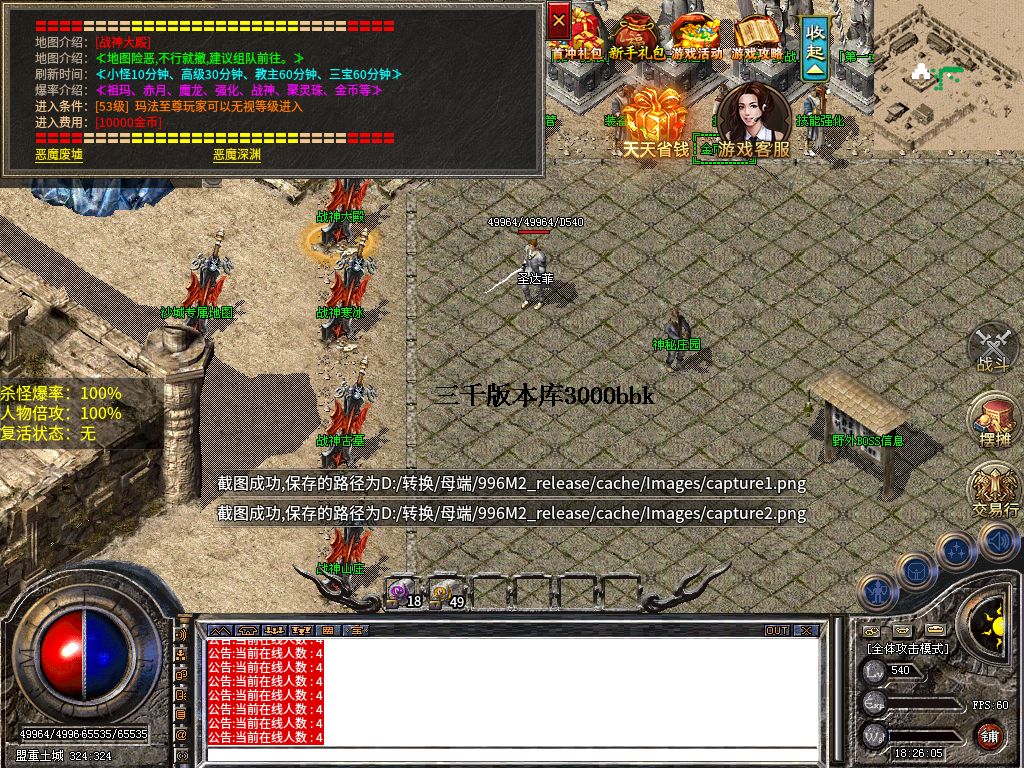1024x768 pixels.
Task: Click the OUT button on chat panel
Action: coord(777,631)
